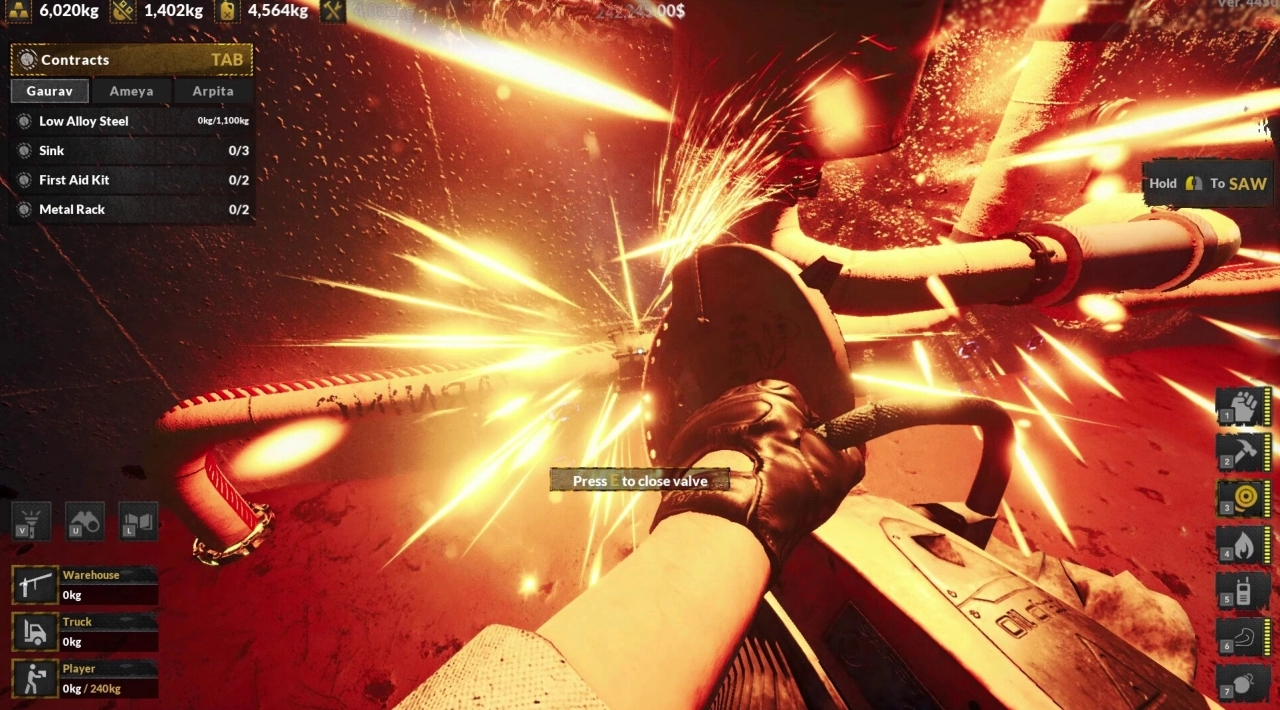The height and width of the screenshot is (710, 1280).
Task: Select the hammer tool slot
Action: click(x=1243, y=452)
